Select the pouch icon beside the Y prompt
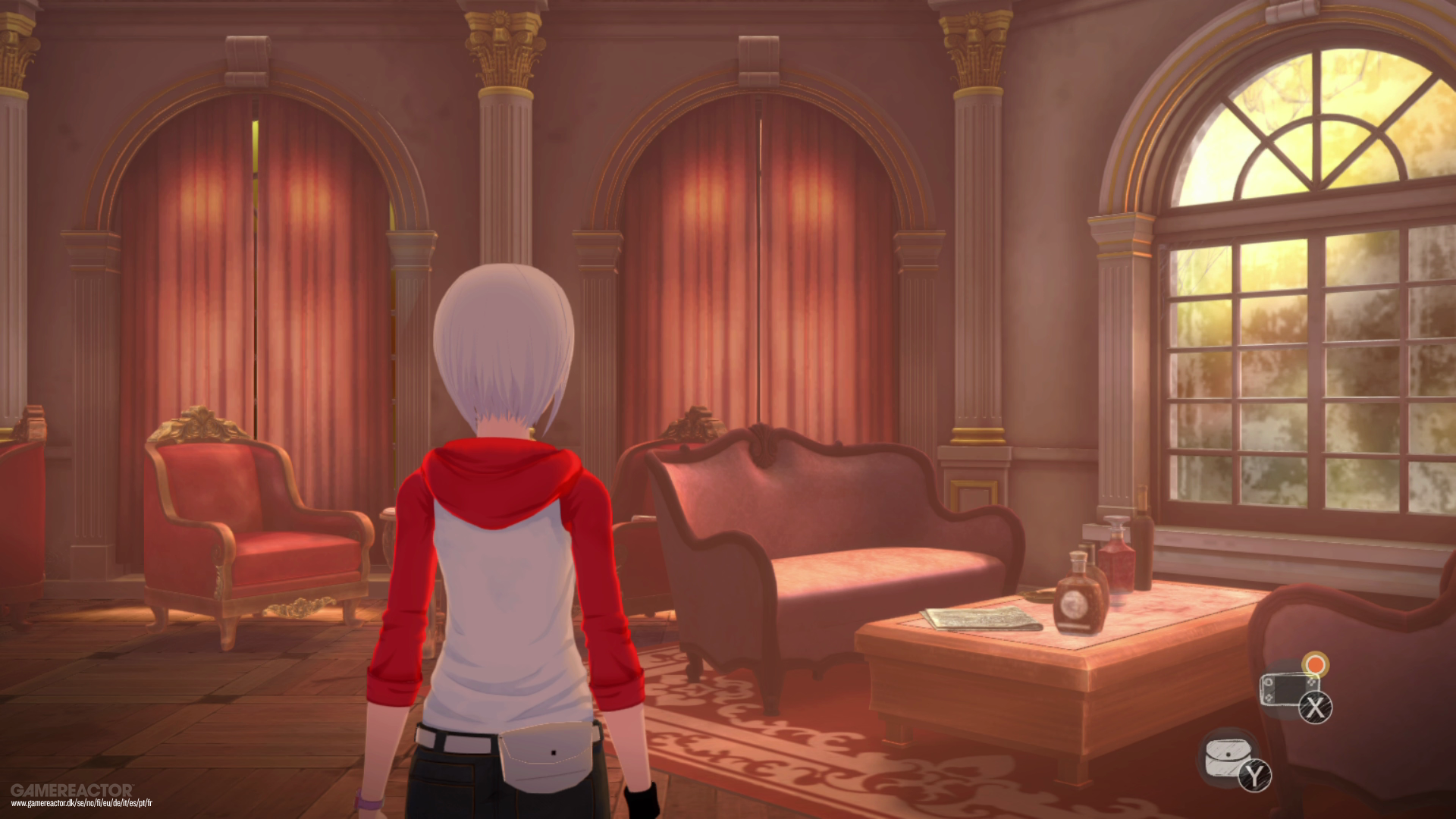Image resolution: width=1456 pixels, height=819 pixels. pyautogui.click(x=1228, y=758)
